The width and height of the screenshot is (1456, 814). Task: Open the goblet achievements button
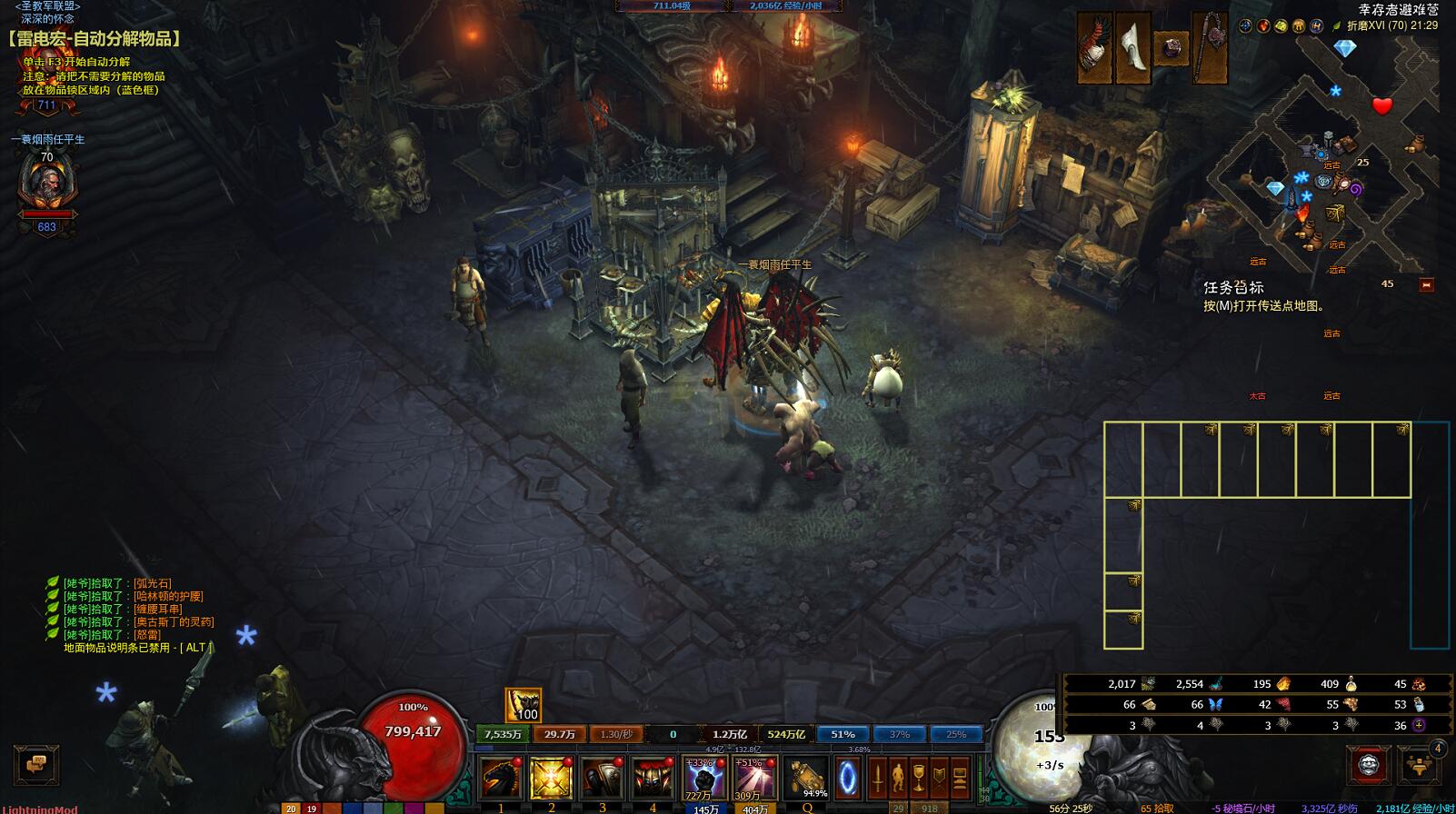[919, 778]
